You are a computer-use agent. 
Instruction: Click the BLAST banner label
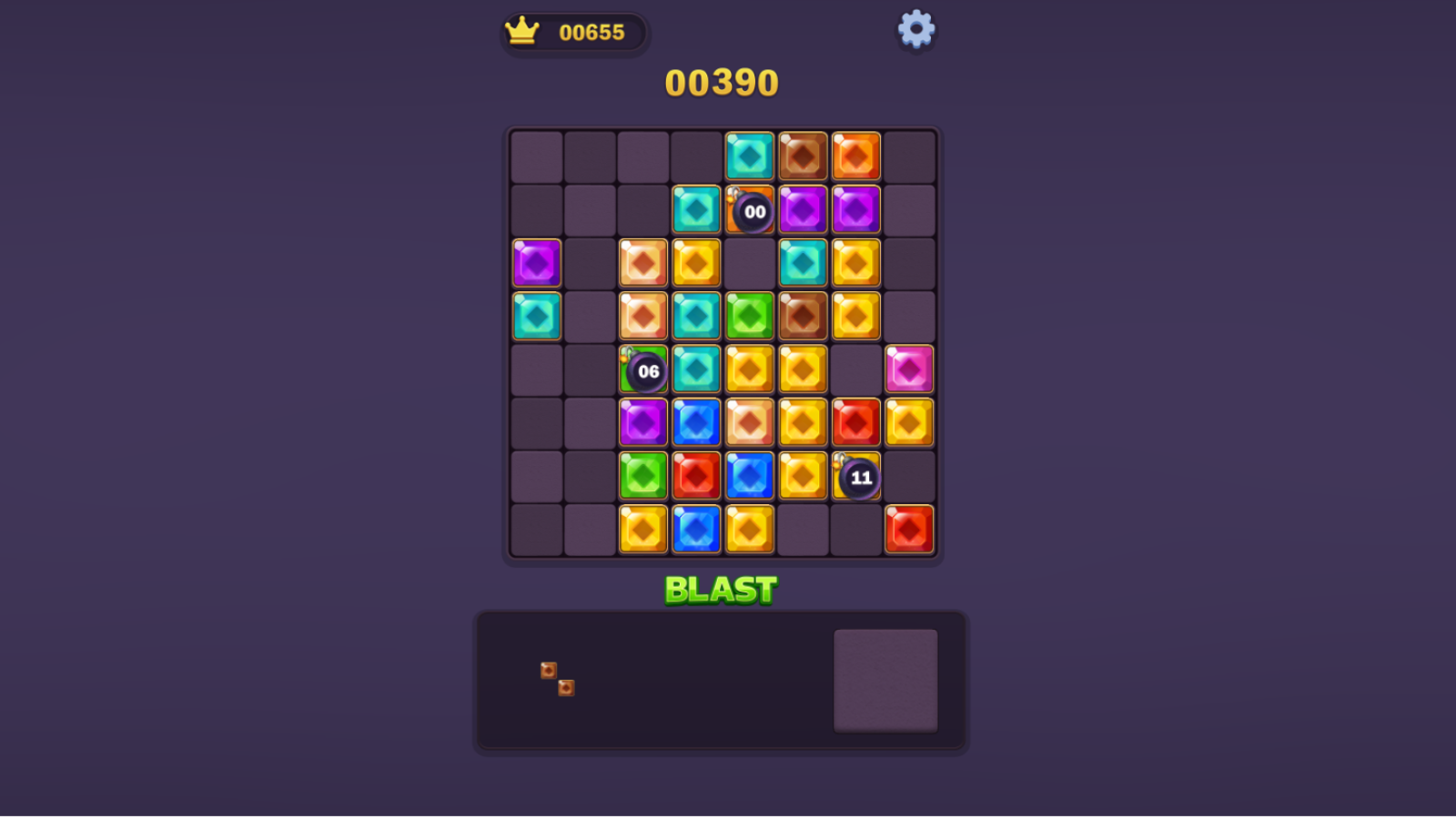click(722, 589)
